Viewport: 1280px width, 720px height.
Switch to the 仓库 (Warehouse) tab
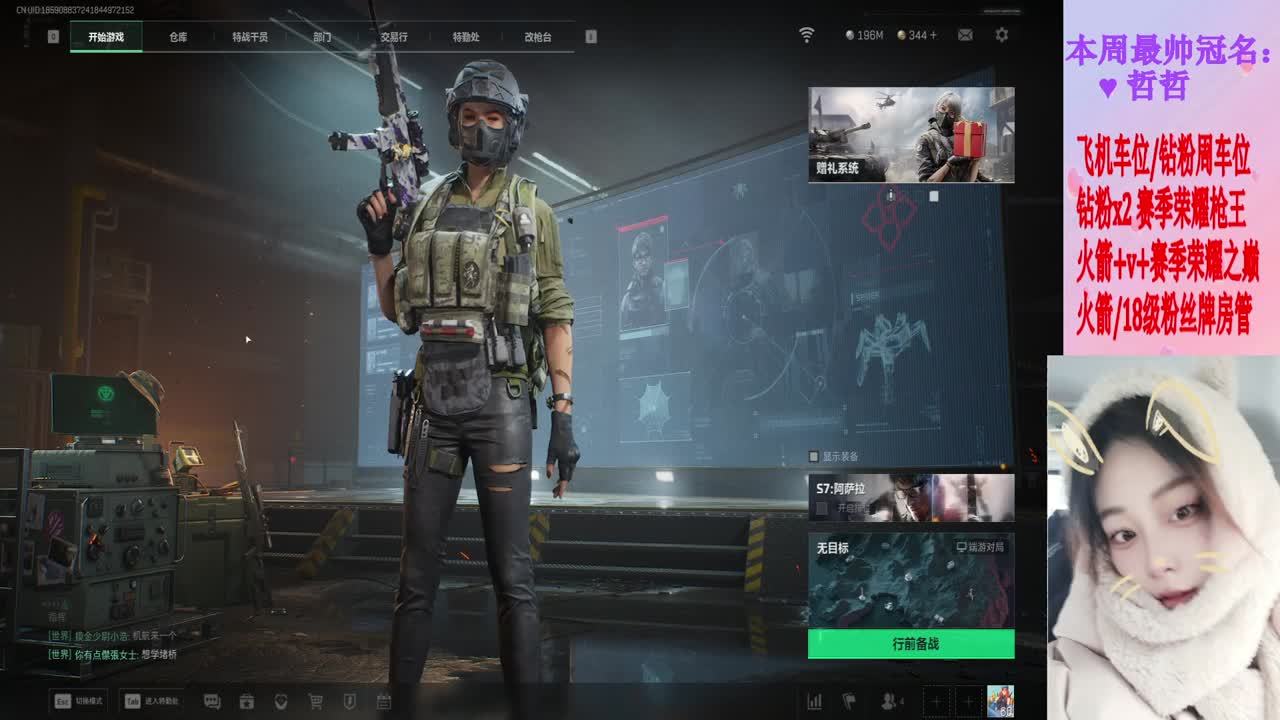coord(178,37)
